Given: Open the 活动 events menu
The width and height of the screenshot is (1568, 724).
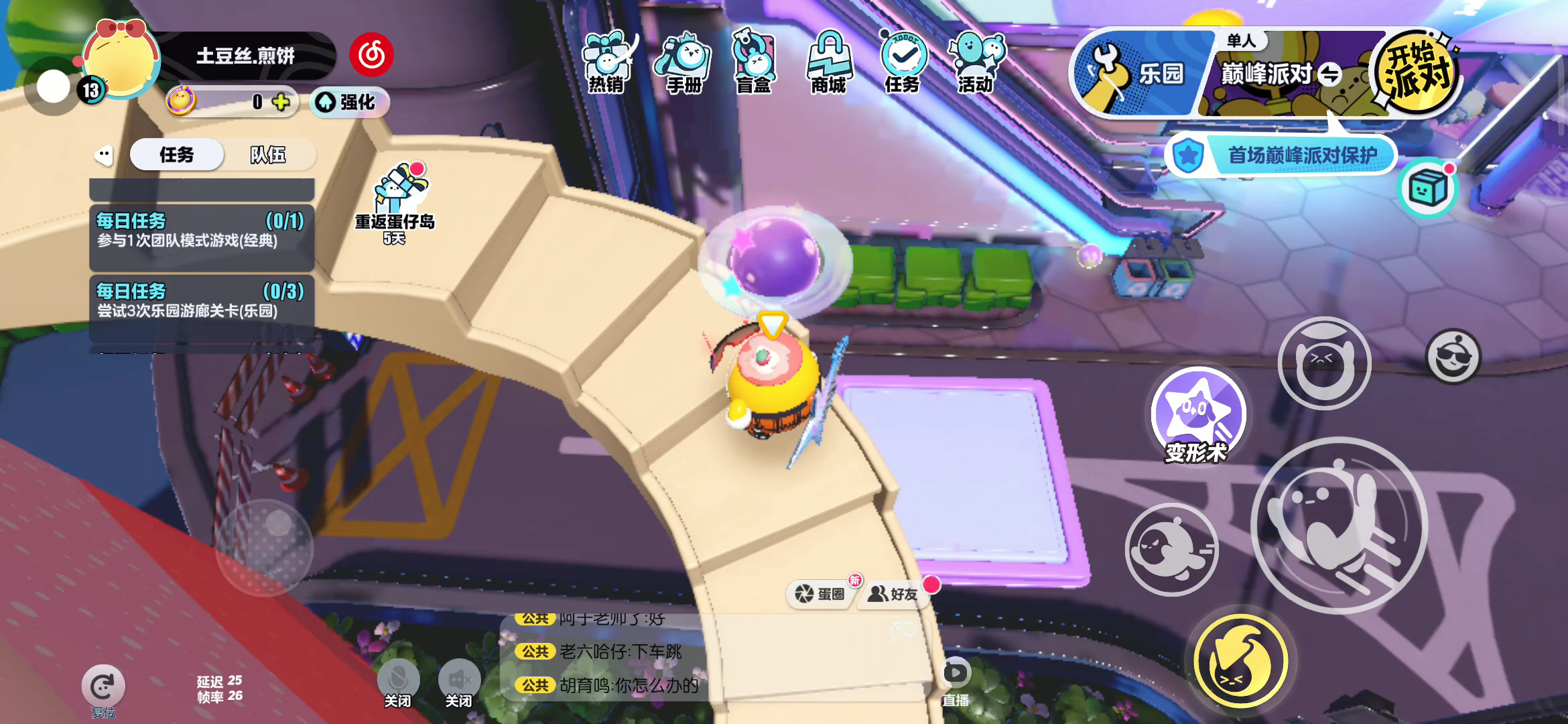Looking at the screenshot, I should pyautogui.click(x=976, y=62).
